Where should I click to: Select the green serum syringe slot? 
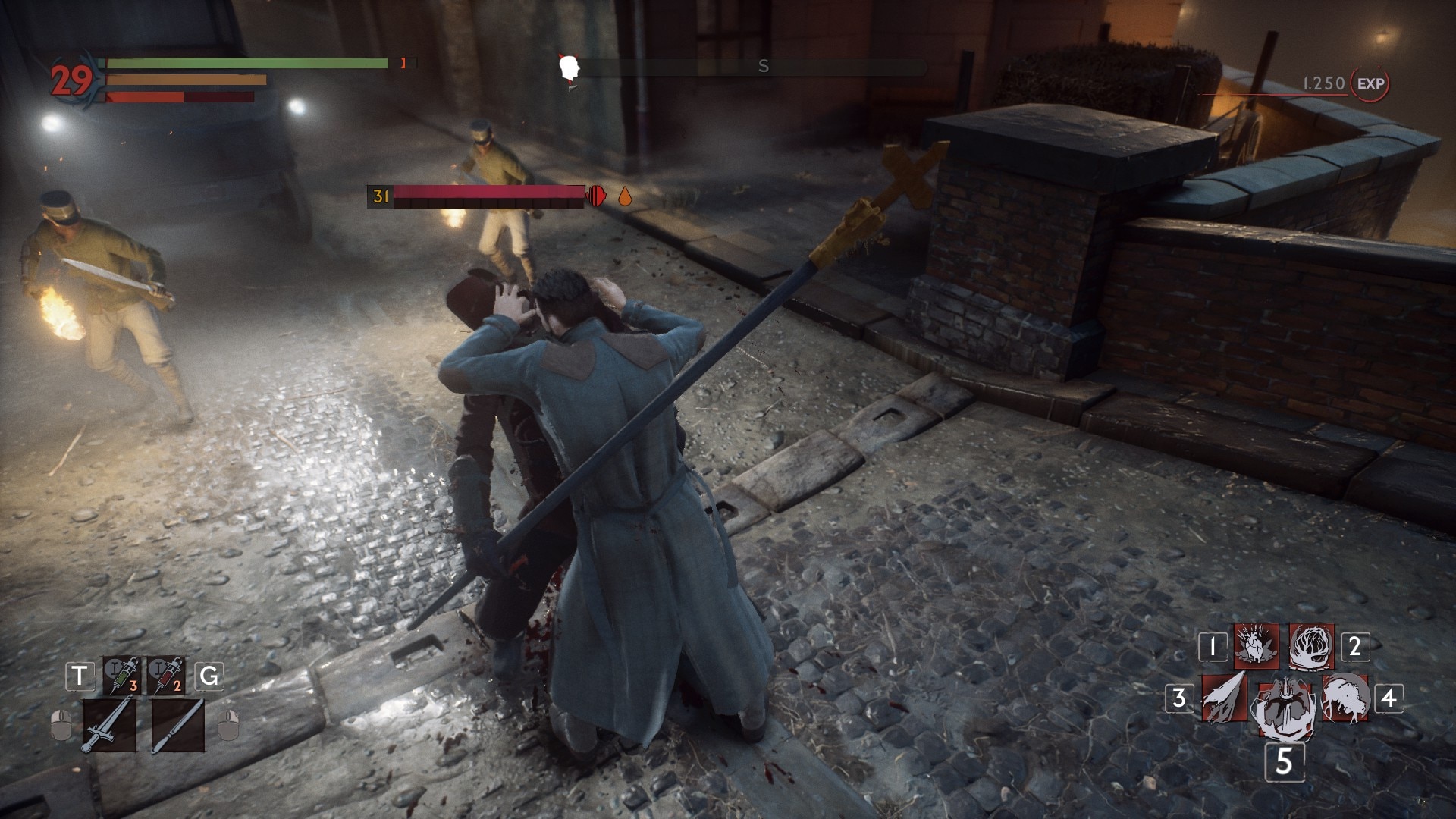[x=122, y=675]
